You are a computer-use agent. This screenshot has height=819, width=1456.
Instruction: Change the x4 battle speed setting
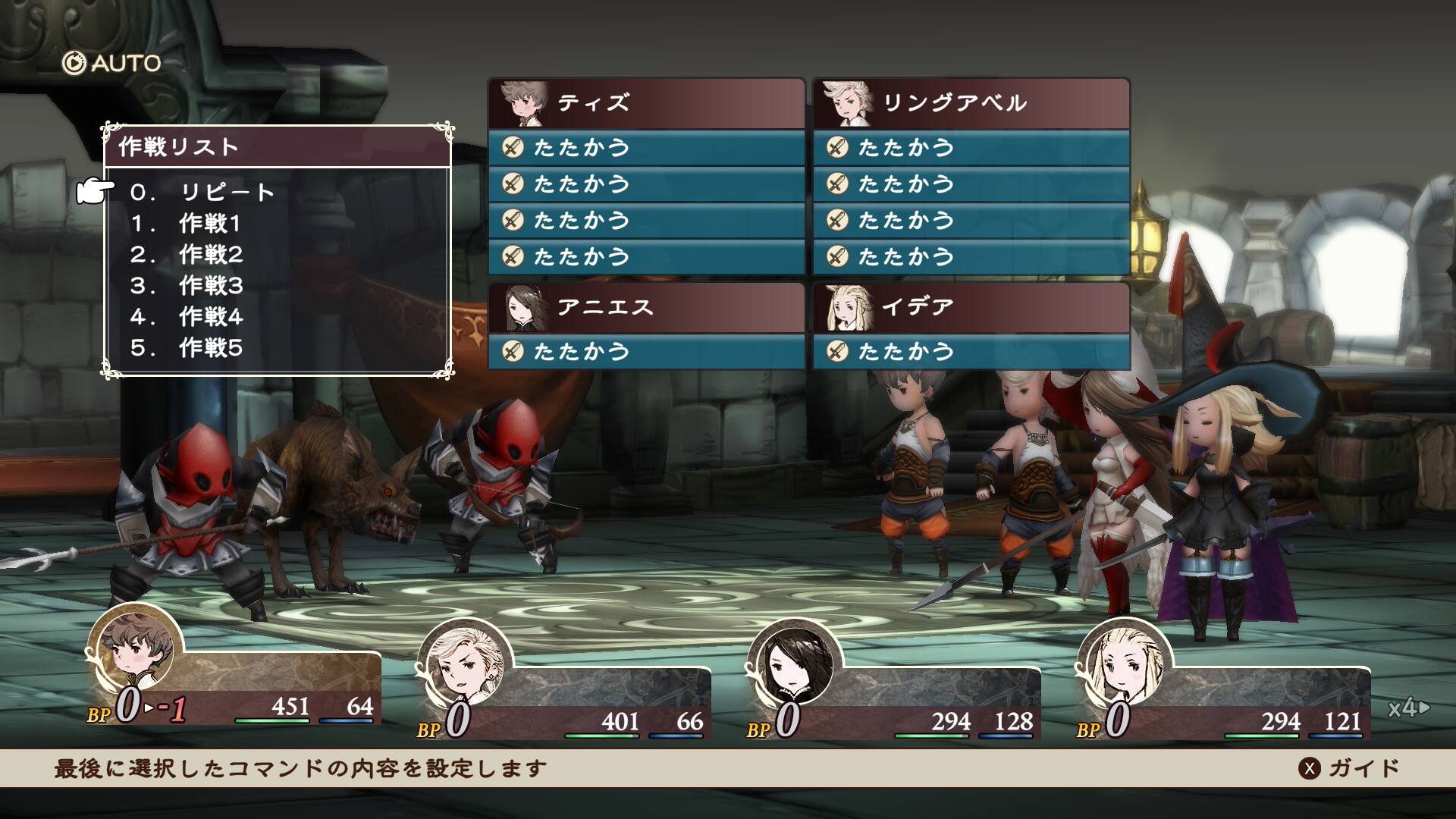tap(1407, 708)
